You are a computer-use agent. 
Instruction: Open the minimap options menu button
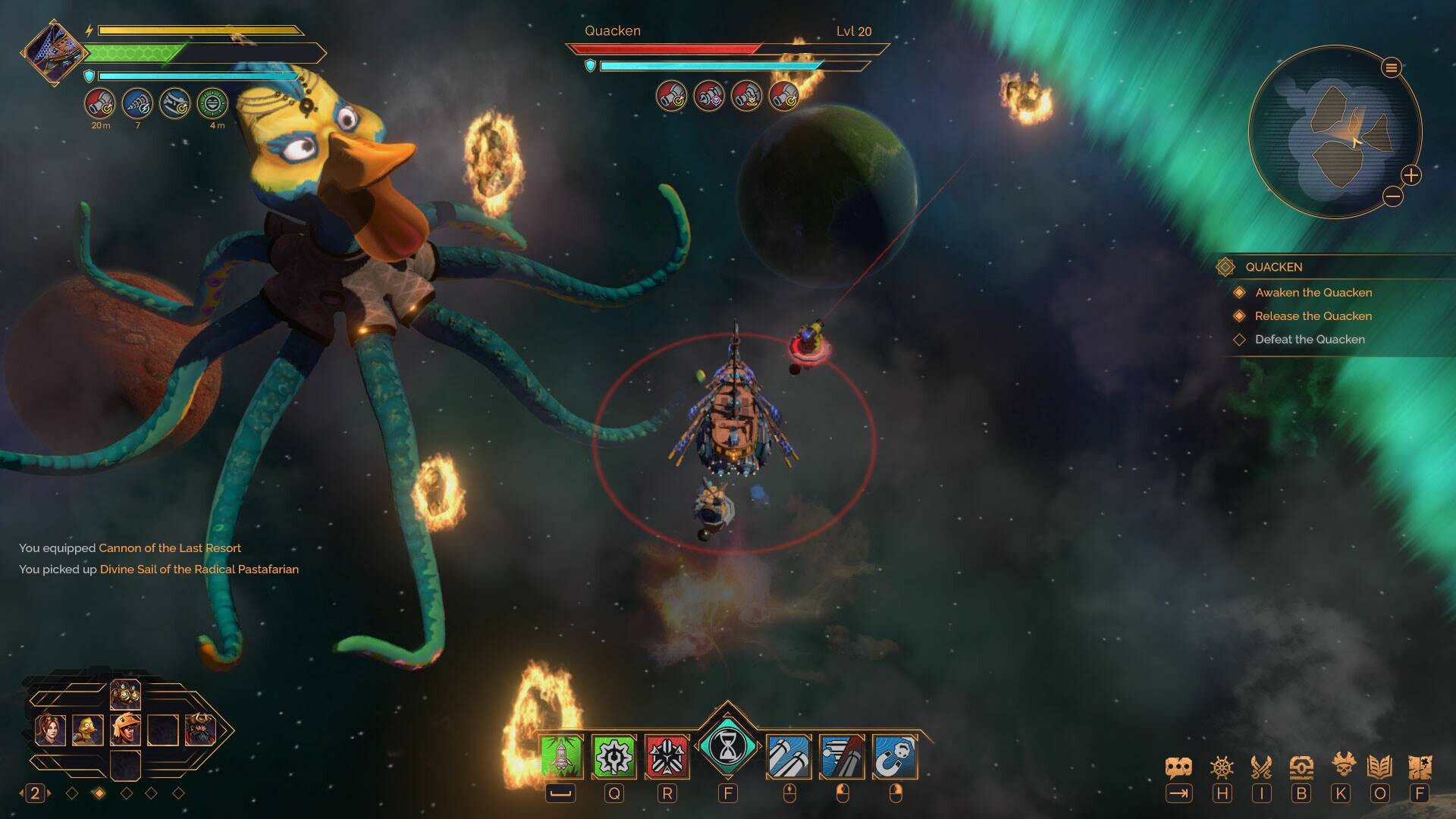[1391, 68]
